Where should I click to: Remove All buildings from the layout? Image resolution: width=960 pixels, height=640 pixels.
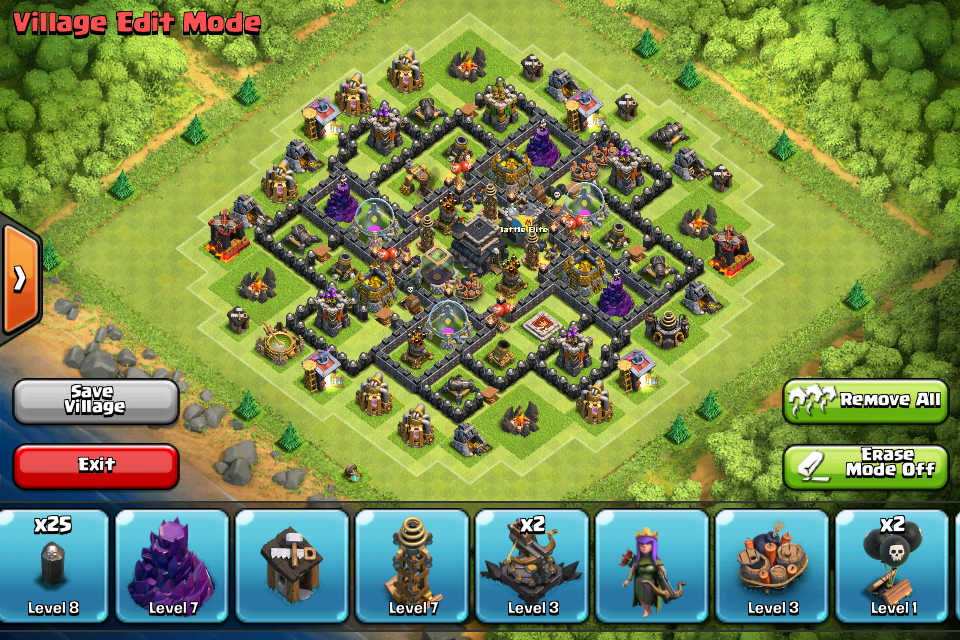(x=865, y=400)
